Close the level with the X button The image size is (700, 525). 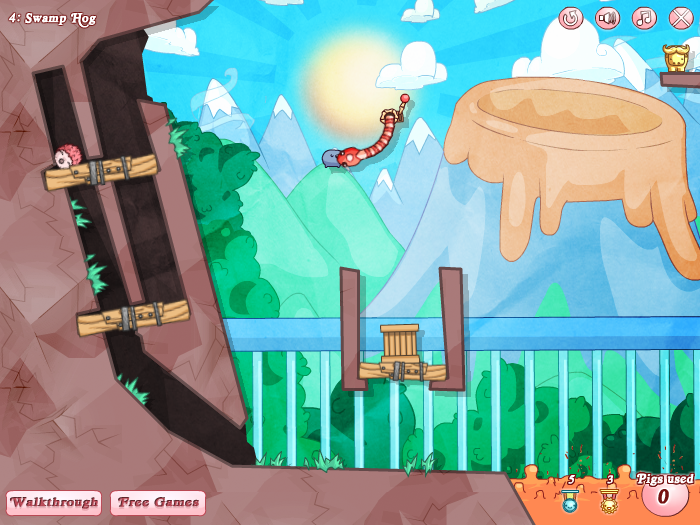tap(681, 18)
